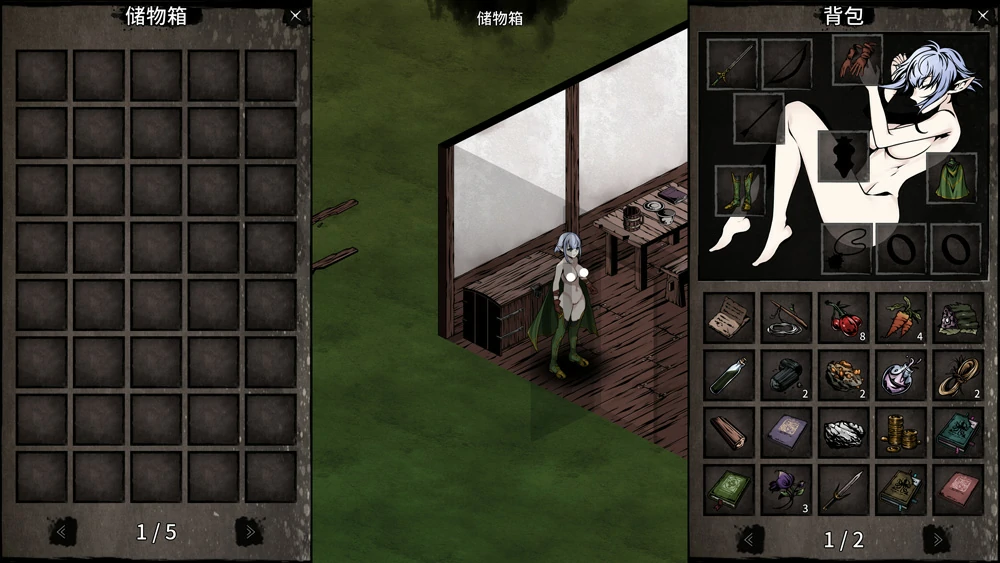
Task: Select the fishing rod item
Action: coord(785,318)
